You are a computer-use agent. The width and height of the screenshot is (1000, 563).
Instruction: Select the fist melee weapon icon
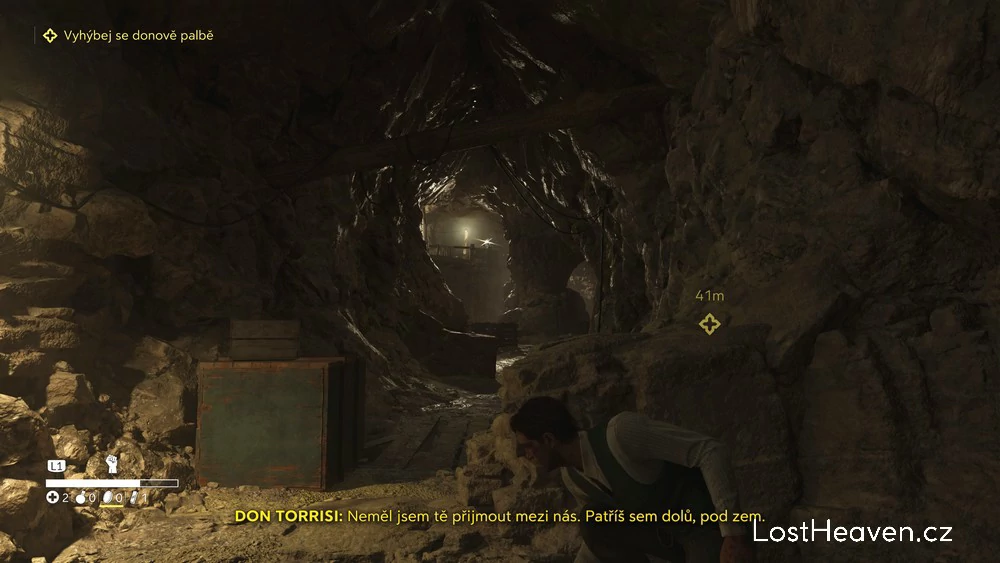111,465
